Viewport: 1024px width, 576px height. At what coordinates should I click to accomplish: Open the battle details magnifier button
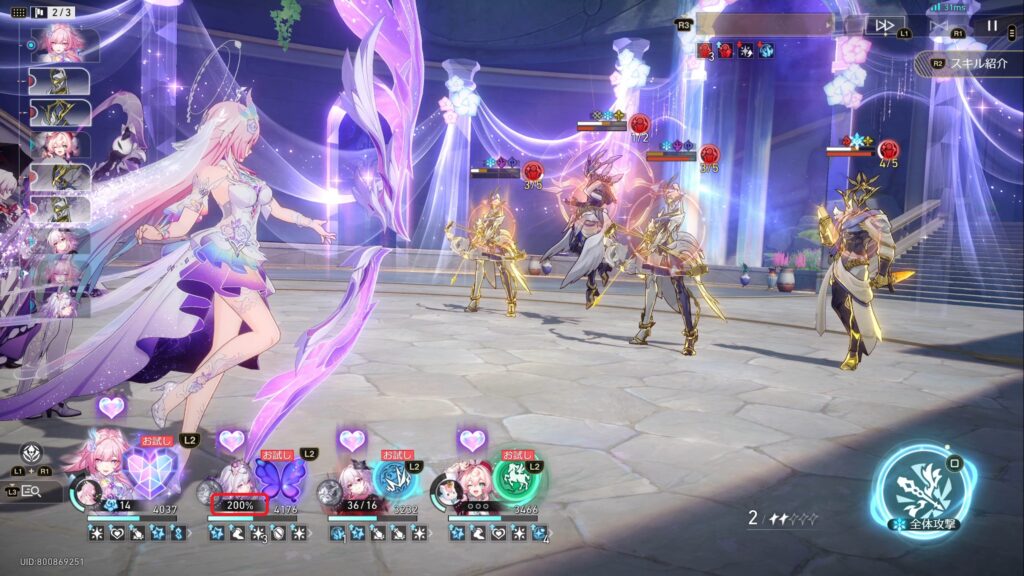tap(31, 490)
